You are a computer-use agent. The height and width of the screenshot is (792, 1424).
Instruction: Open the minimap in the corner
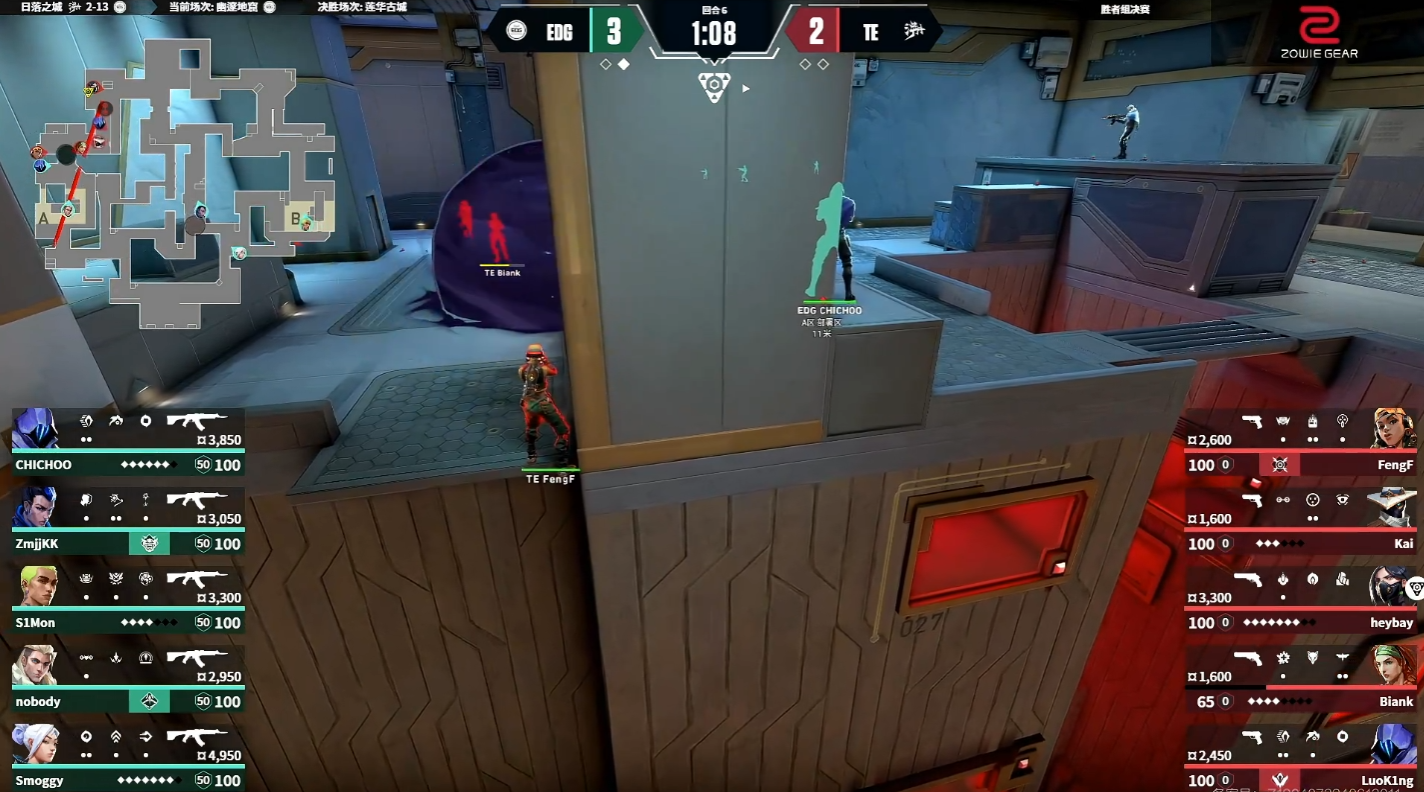pos(185,180)
